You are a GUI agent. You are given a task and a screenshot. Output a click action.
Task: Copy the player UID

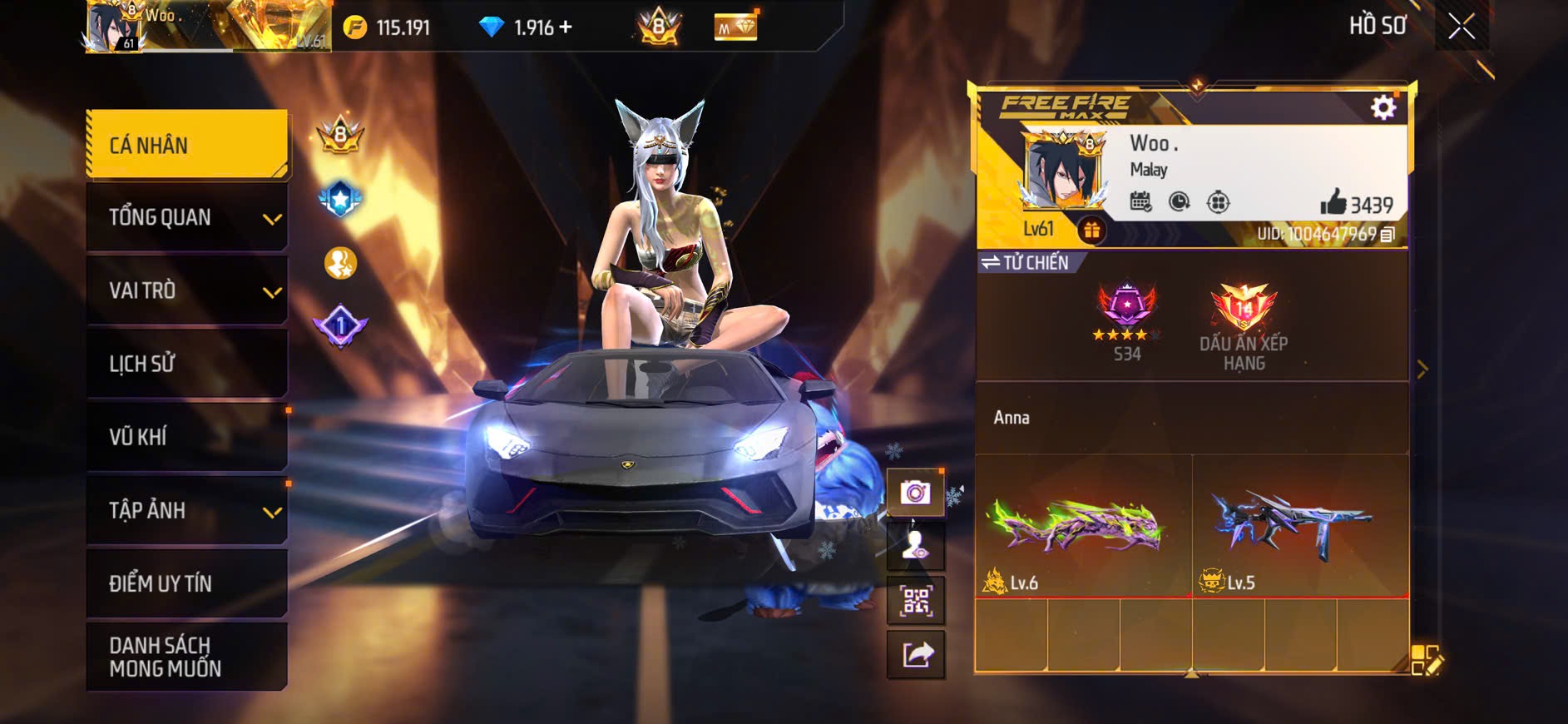click(x=1387, y=235)
